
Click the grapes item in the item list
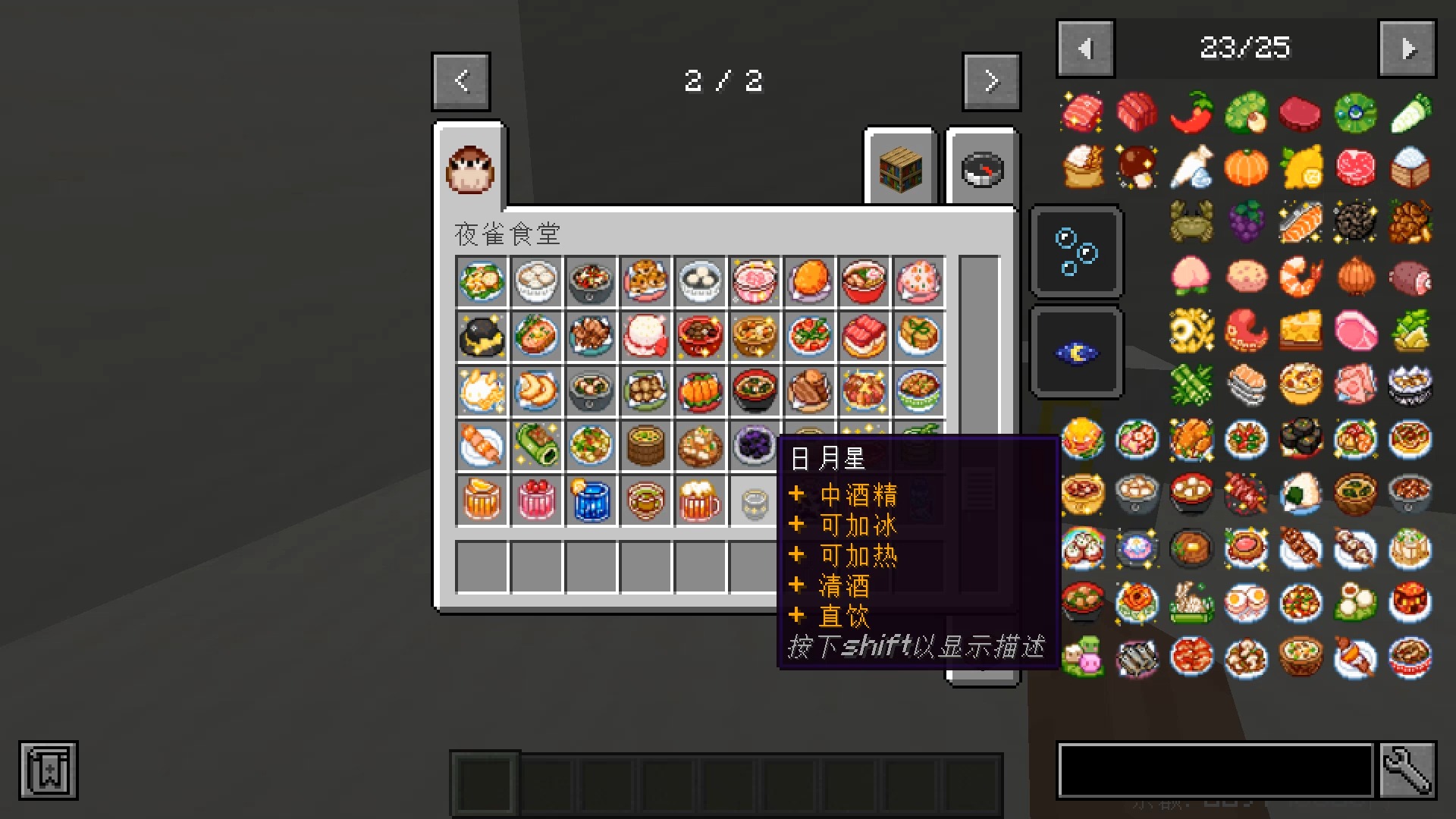tap(1246, 222)
